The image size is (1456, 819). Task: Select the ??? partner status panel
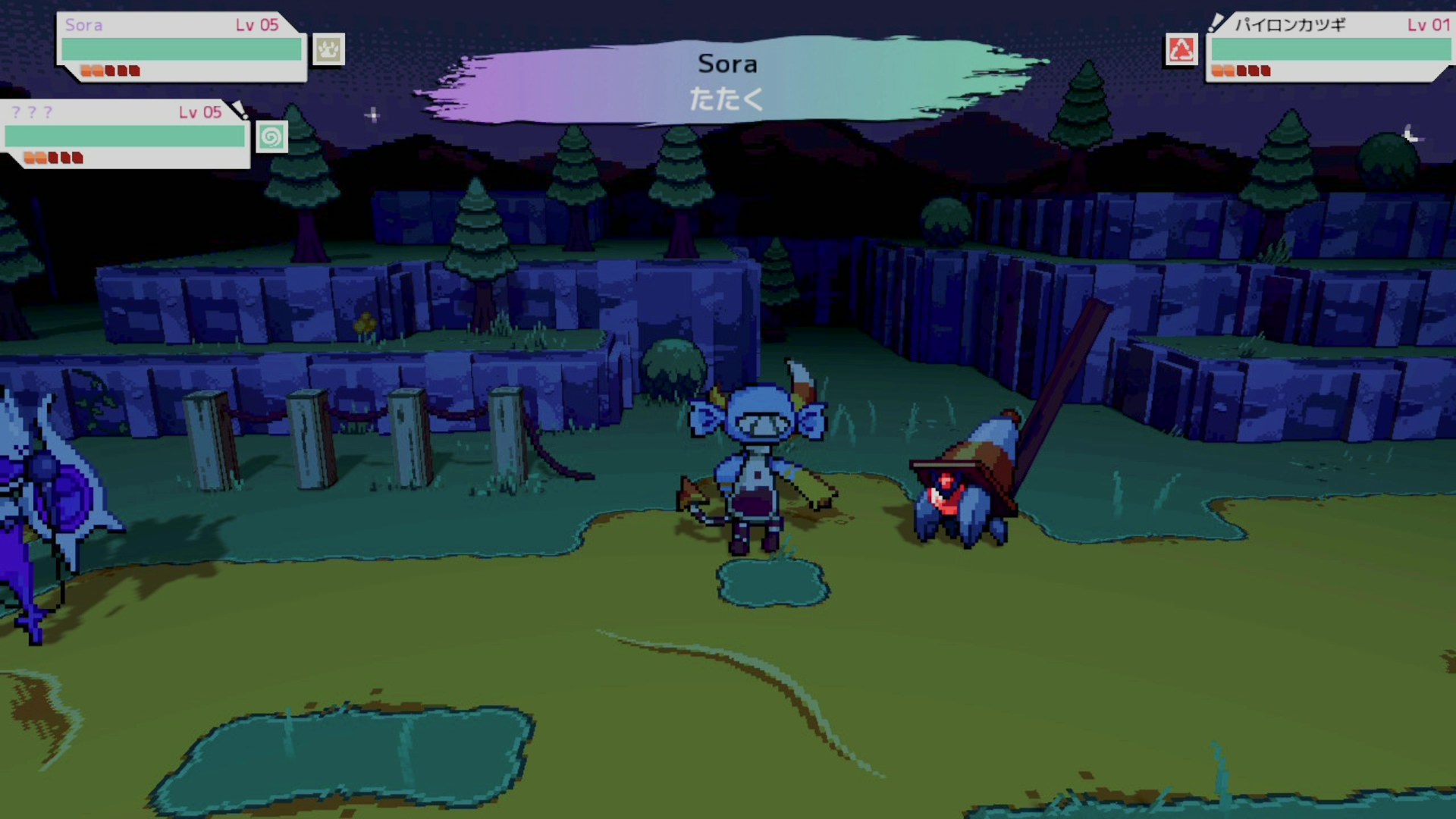point(125,134)
